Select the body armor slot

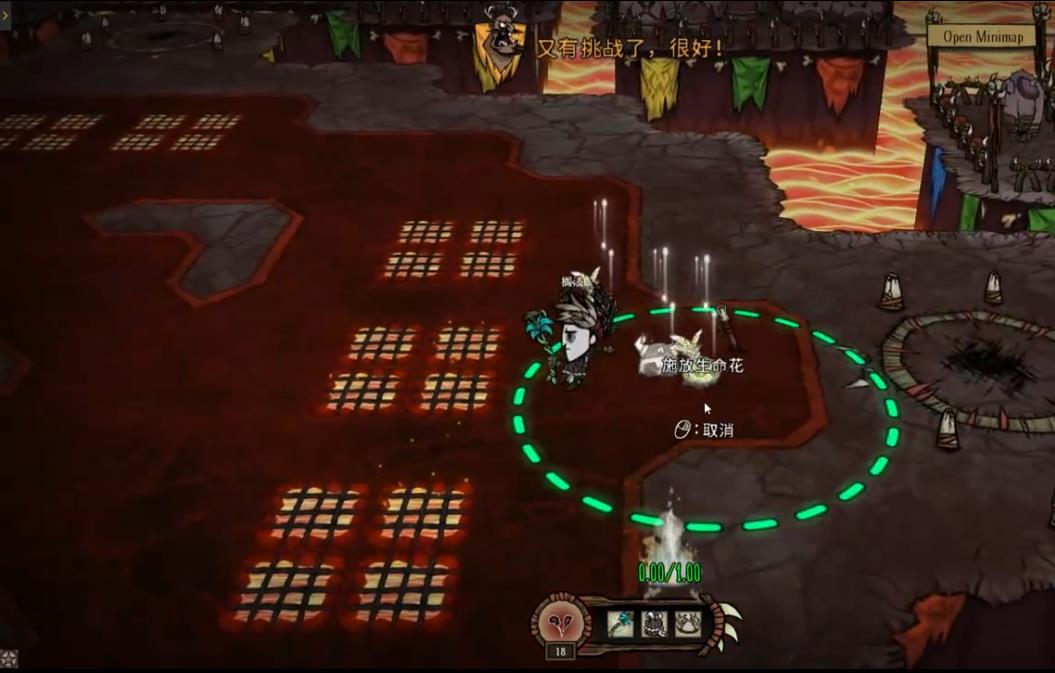pyautogui.click(x=654, y=624)
